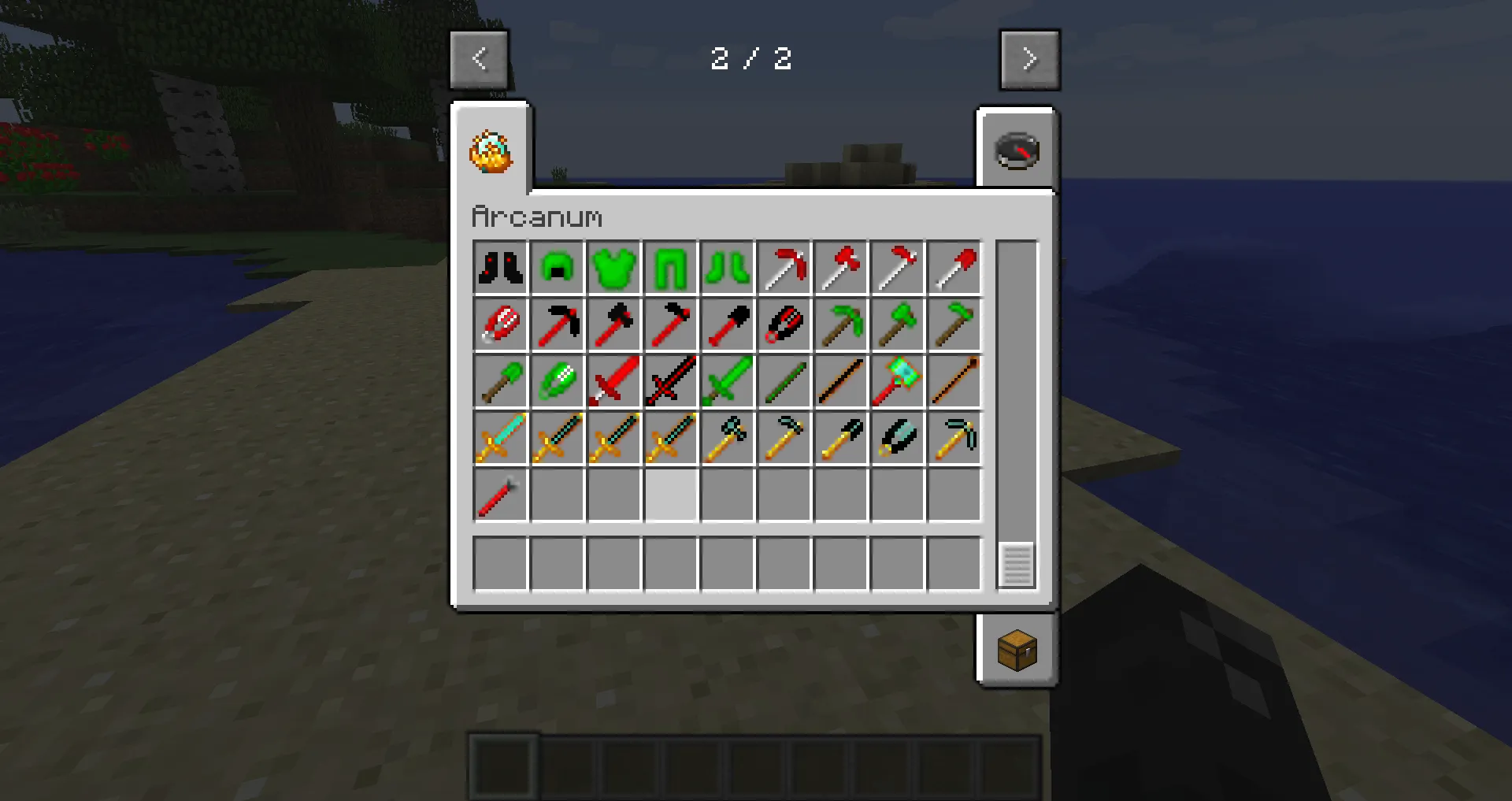Pick up the diamond-blade golden sword

(500, 438)
